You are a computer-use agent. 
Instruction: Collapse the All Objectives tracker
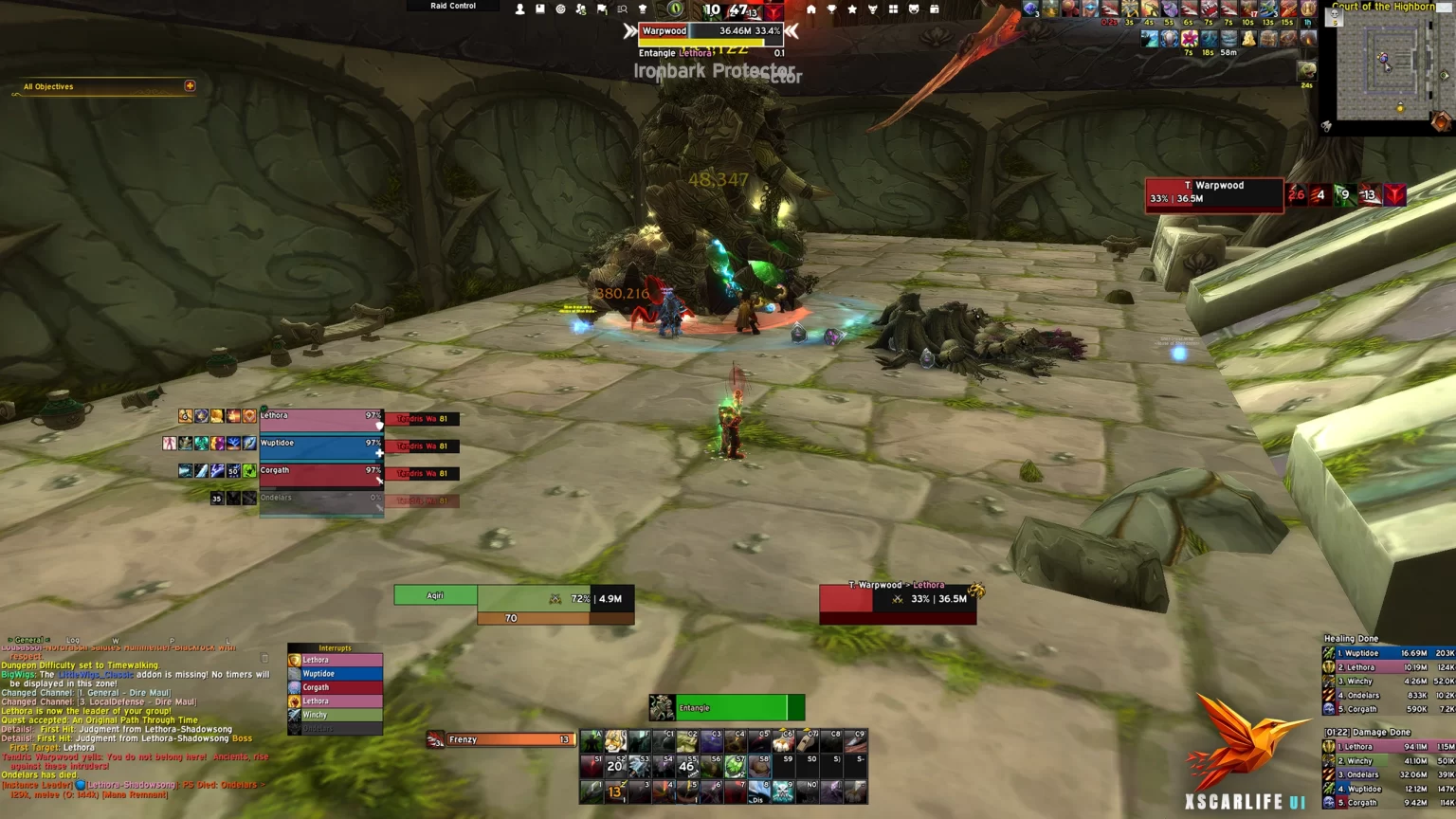(191, 86)
